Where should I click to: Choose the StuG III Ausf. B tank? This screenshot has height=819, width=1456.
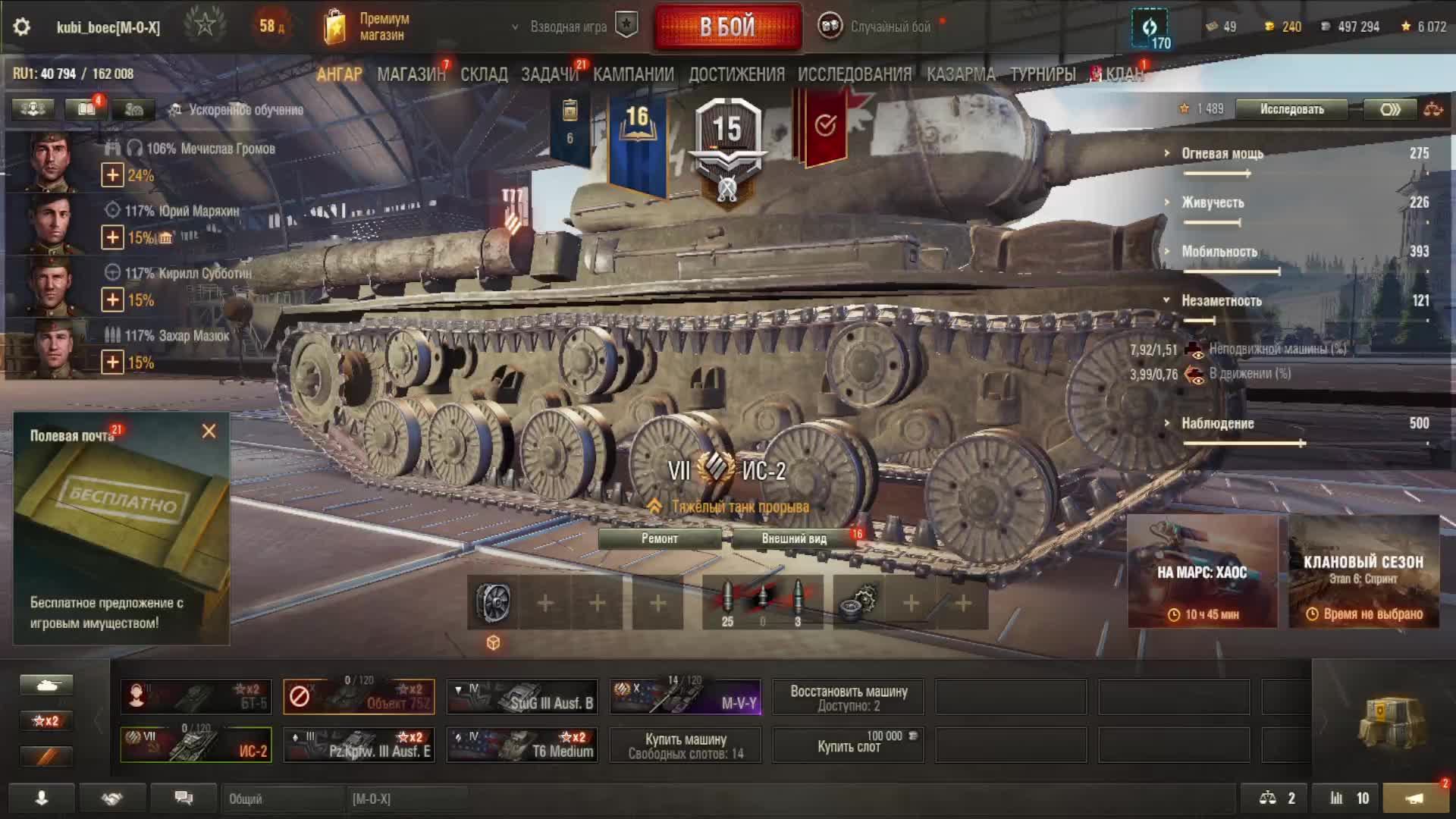pyautogui.click(x=522, y=697)
